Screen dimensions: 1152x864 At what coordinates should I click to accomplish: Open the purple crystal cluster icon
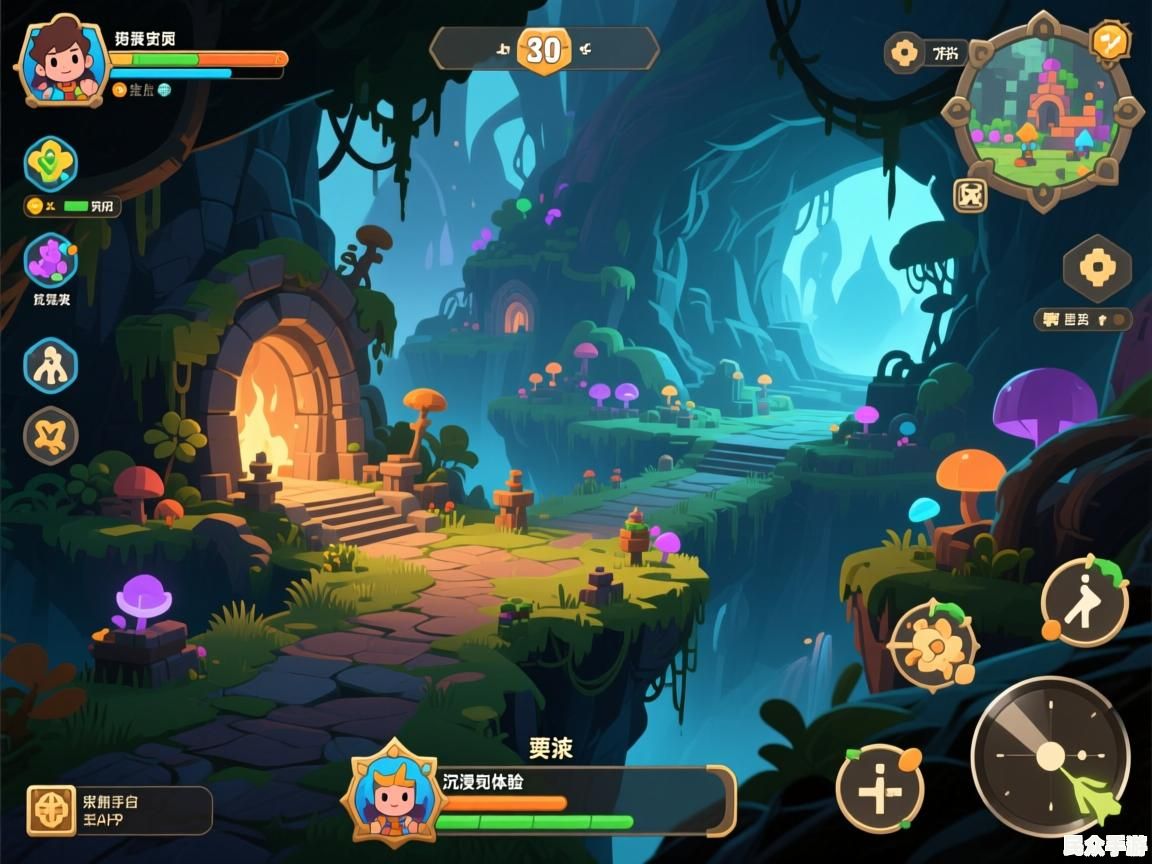[x=50, y=261]
